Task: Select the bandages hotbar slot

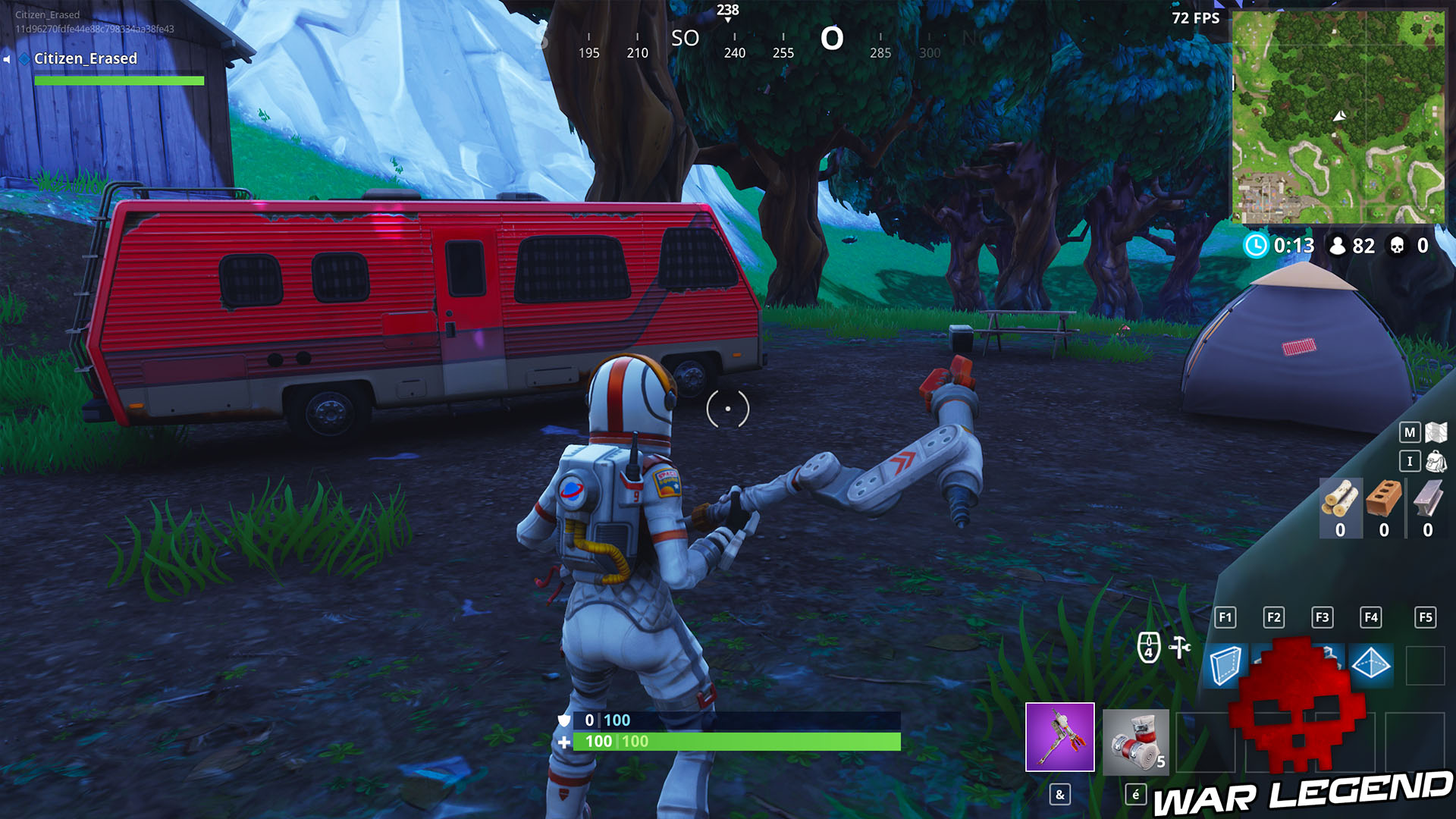Action: click(1134, 739)
